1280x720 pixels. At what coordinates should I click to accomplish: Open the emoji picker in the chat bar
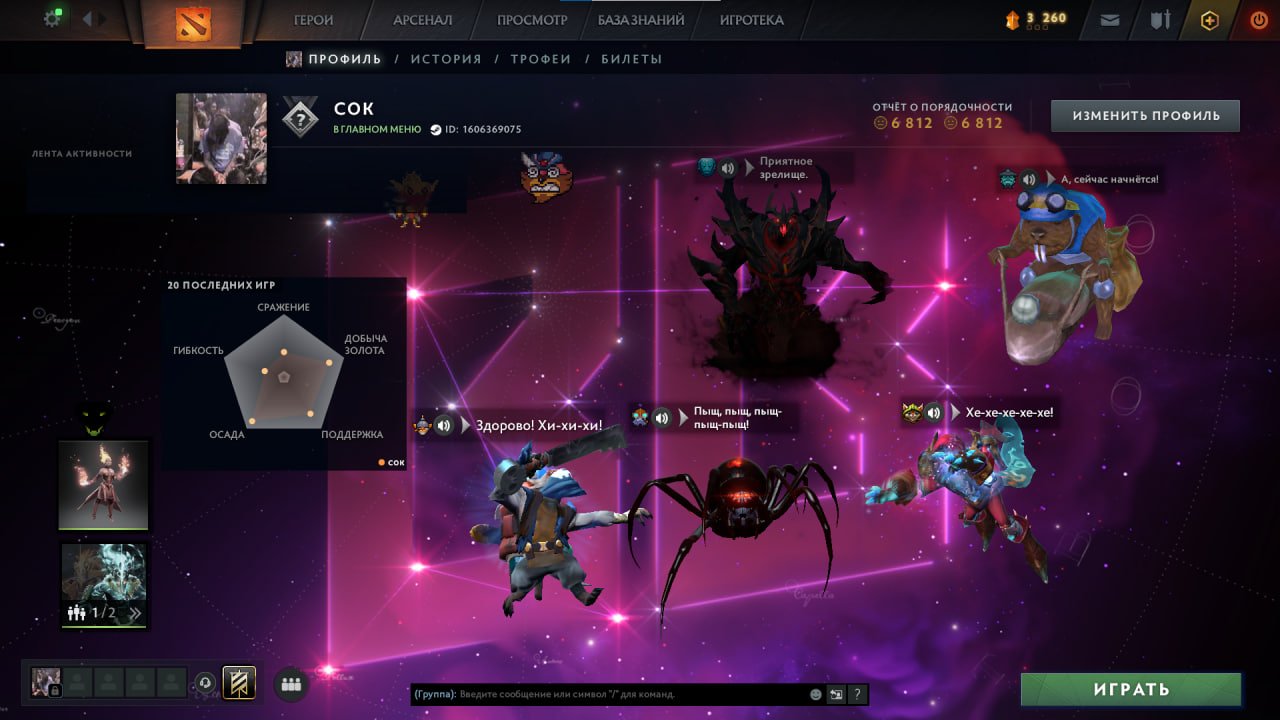click(x=815, y=693)
